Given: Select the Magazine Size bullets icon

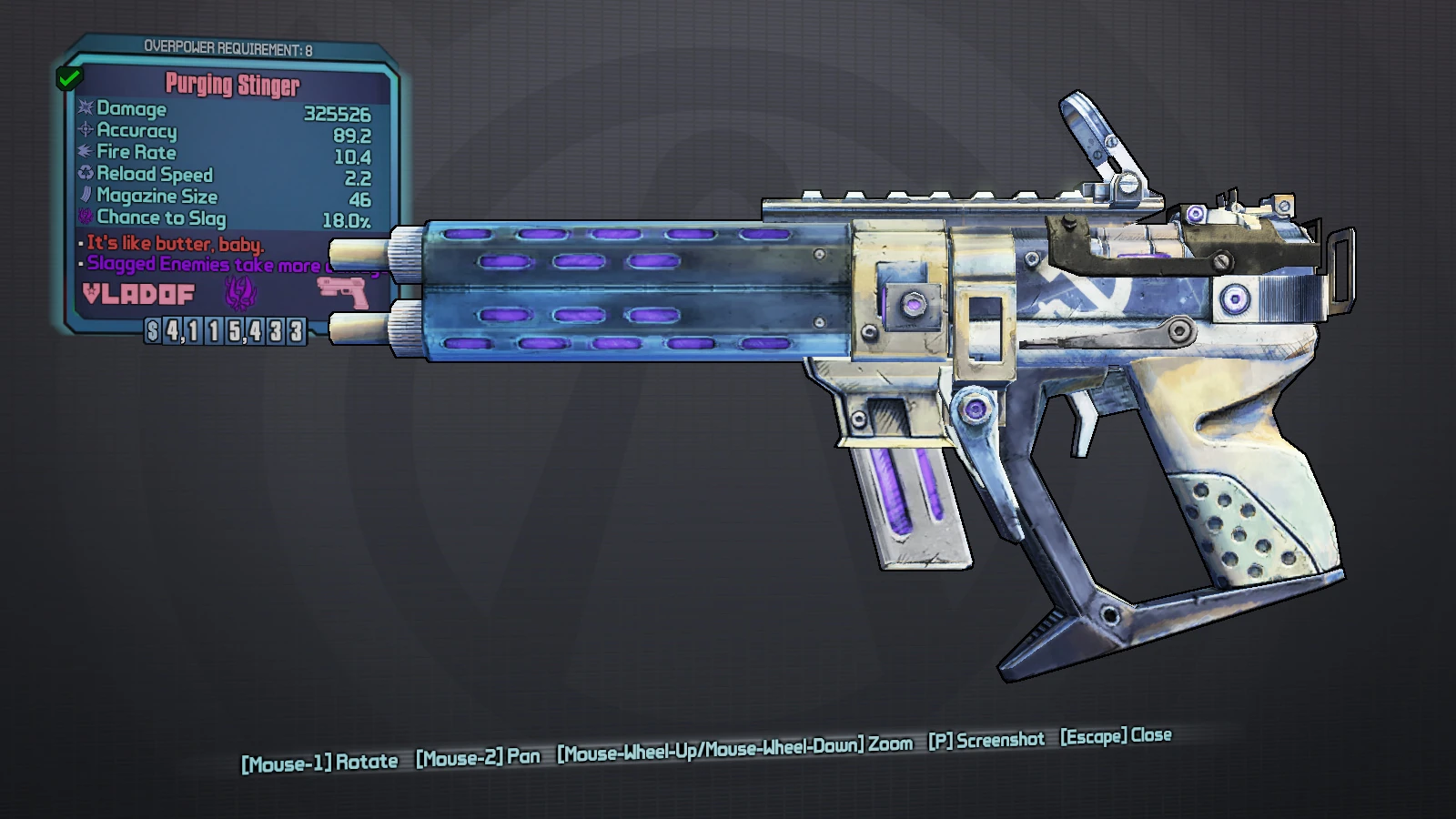Looking at the screenshot, I should [84, 197].
